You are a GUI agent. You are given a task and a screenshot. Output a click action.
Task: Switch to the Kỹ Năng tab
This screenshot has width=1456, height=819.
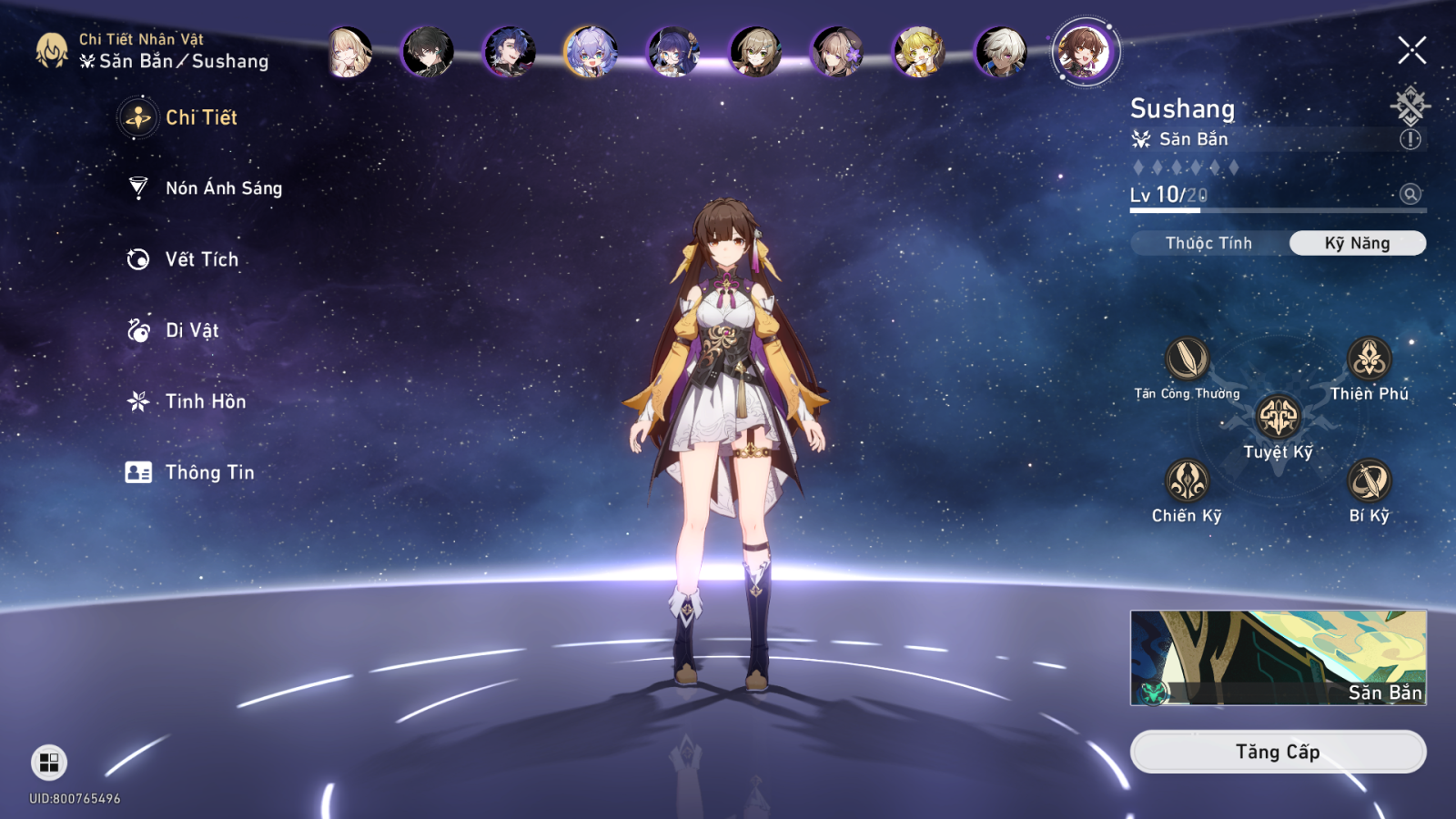(x=1357, y=243)
